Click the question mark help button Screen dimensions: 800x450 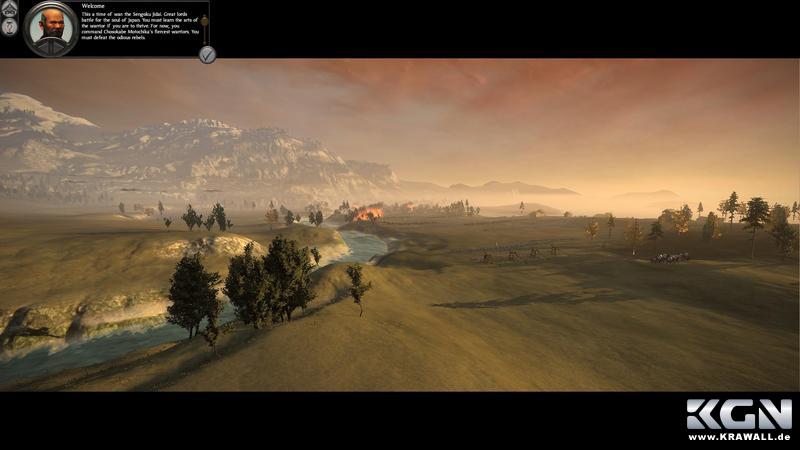(x=10, y=27)
